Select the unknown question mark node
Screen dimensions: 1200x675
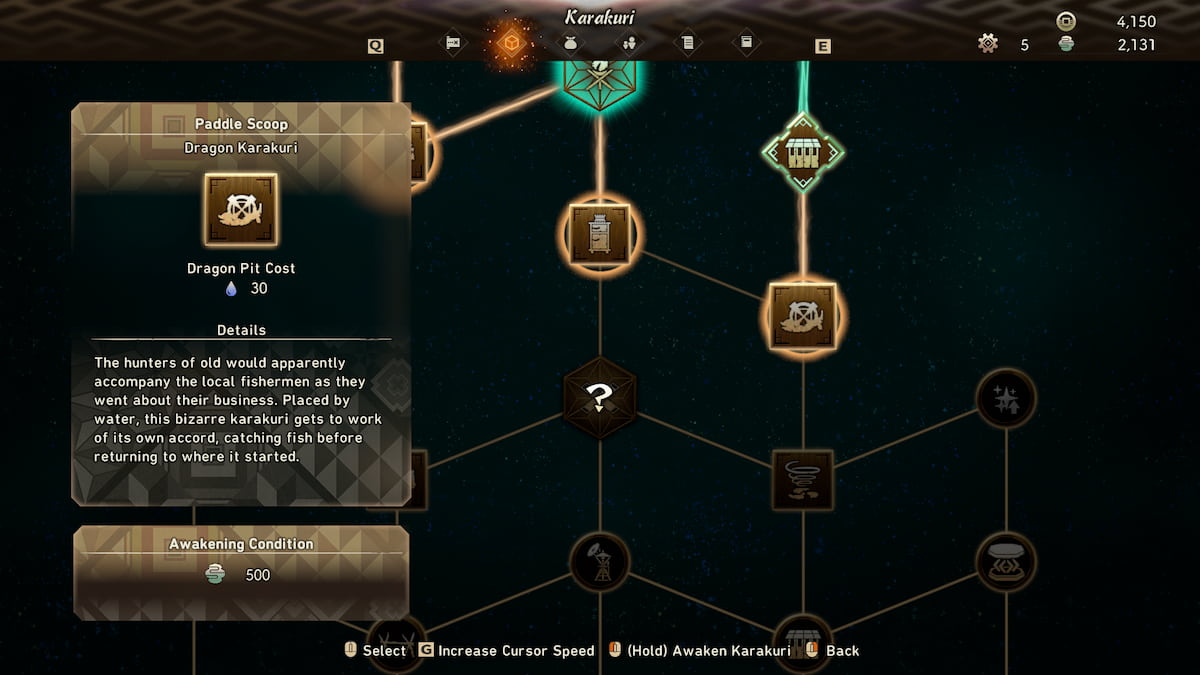pyautogui.click(x=599, y=399)
